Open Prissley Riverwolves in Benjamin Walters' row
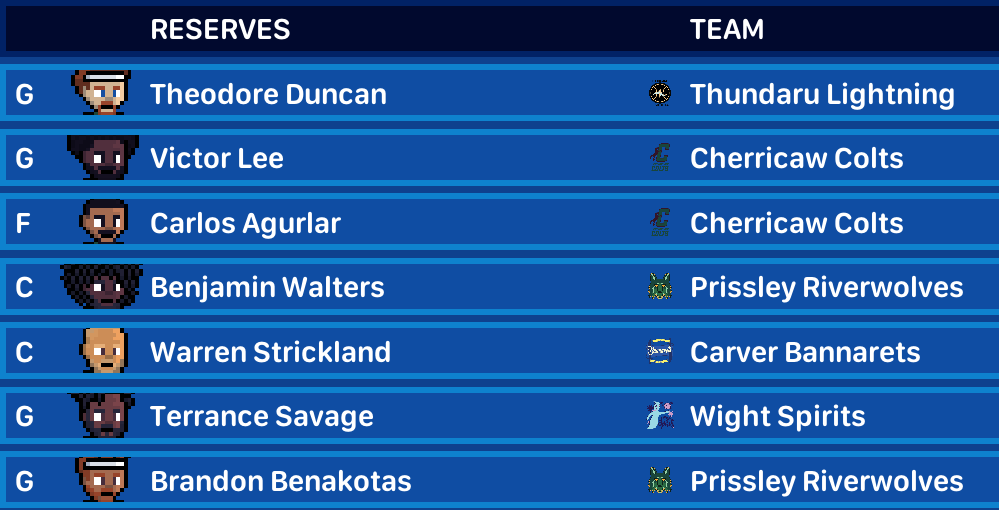The width and height of the screenshot is (999, 510). click(x=826, y=288)
